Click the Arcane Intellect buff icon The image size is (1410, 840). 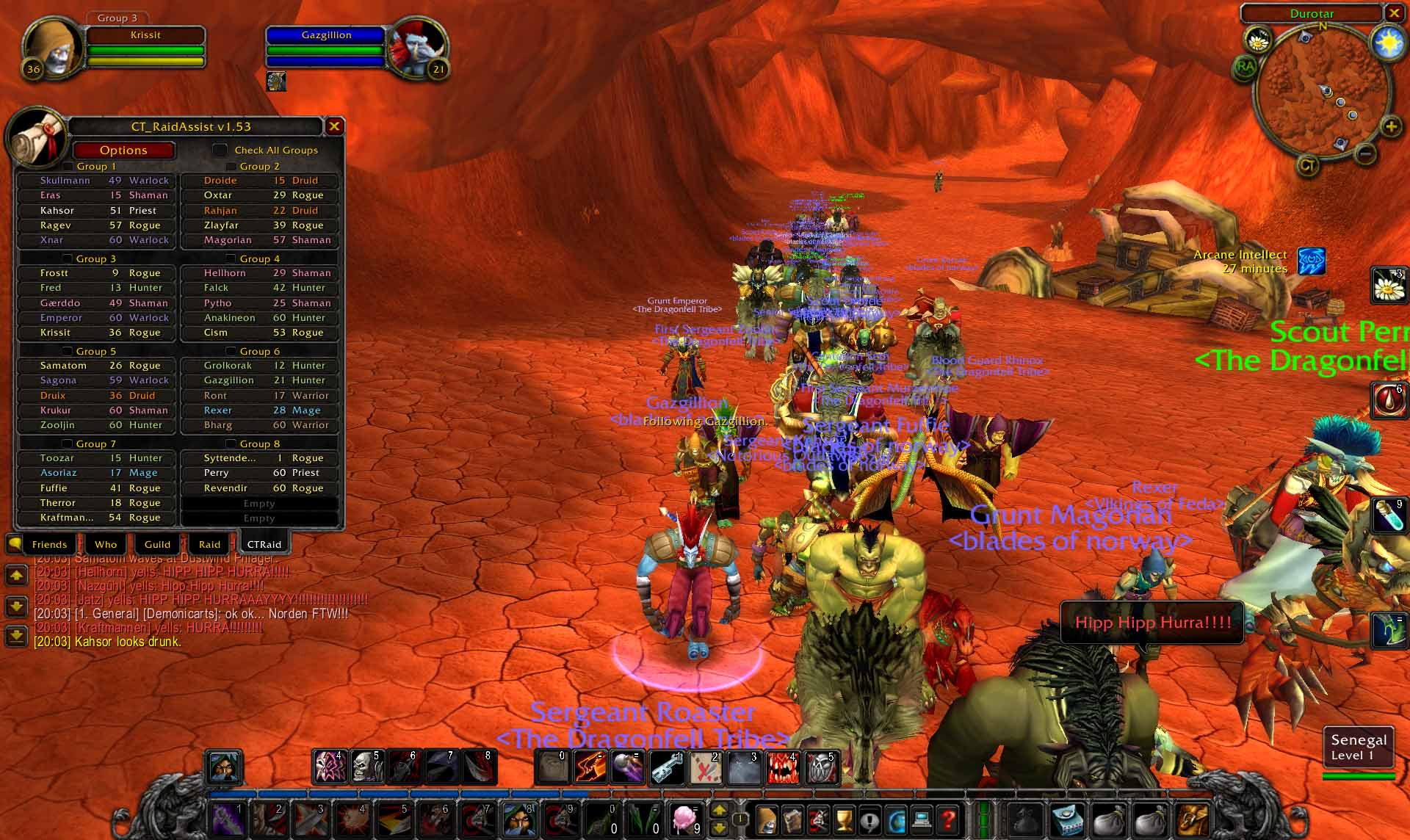[1312, 261]
